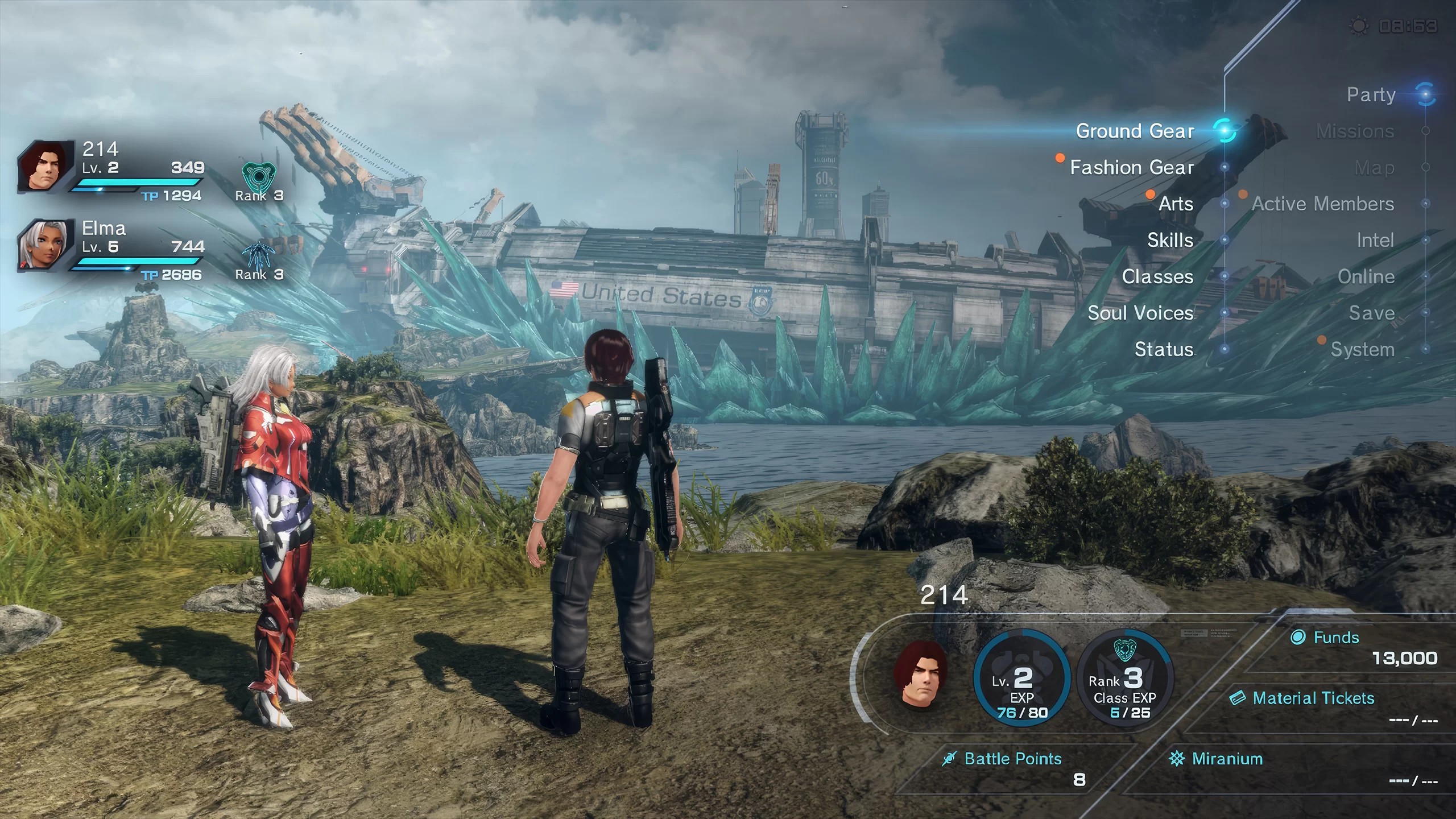1456x819 pixels.
Task: Open the Ground Gear menu
Action: click(1135, 131)
